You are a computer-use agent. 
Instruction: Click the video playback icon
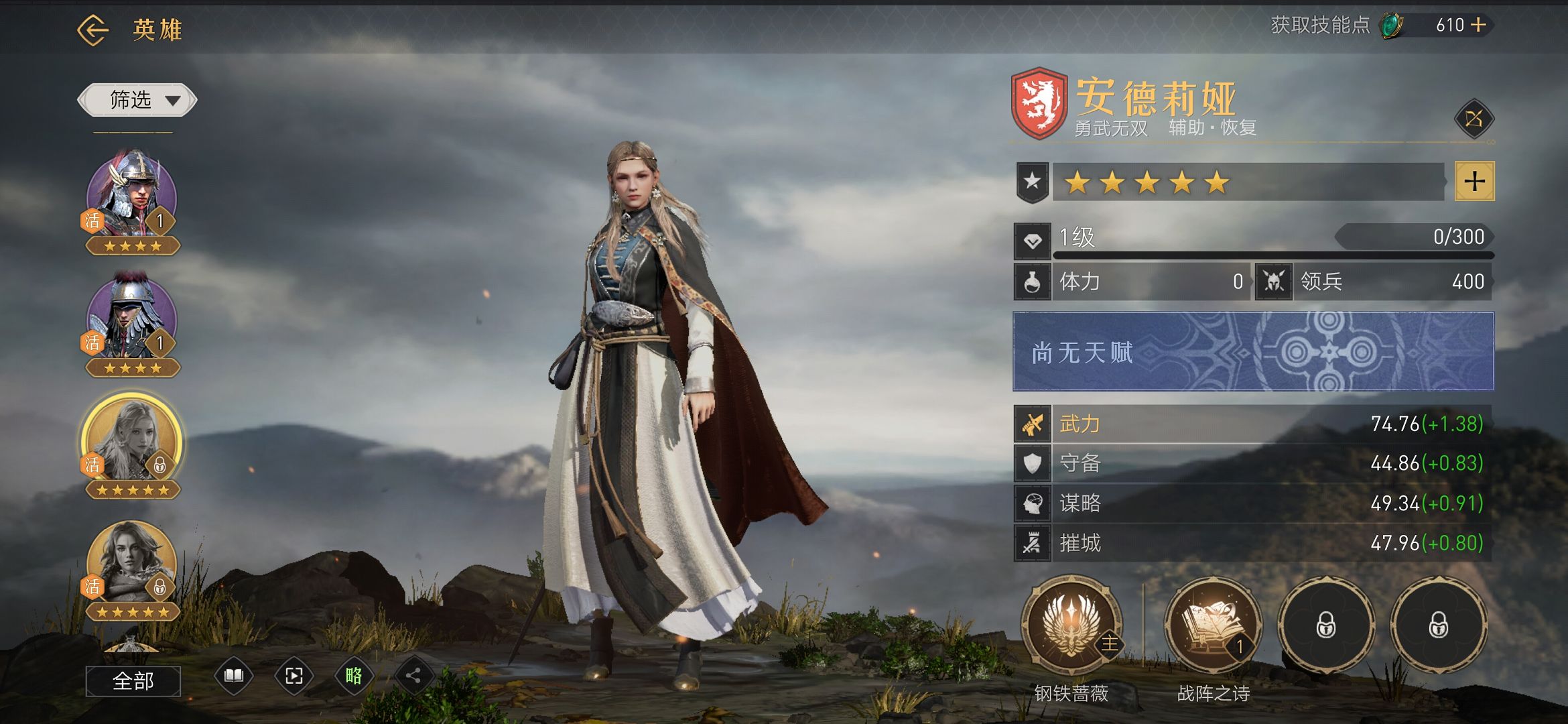(293, 676)
